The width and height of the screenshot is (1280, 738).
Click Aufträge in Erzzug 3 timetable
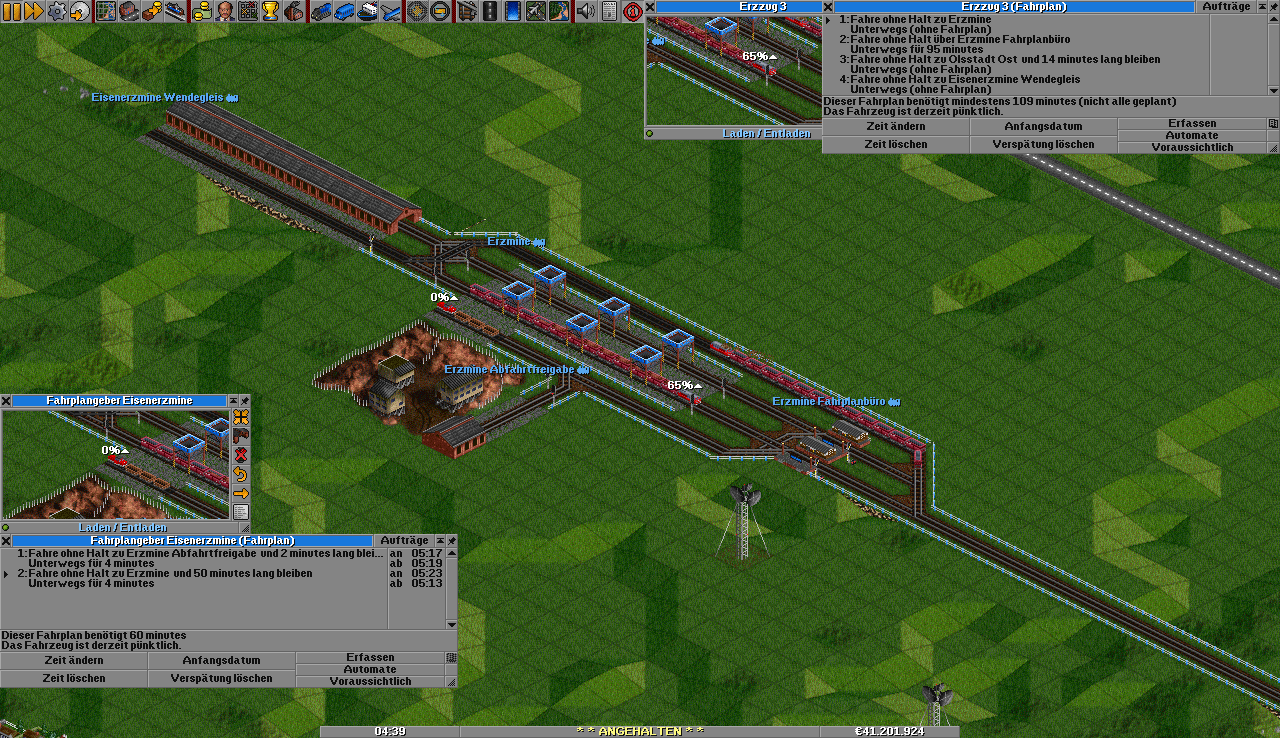[1226, 6]
